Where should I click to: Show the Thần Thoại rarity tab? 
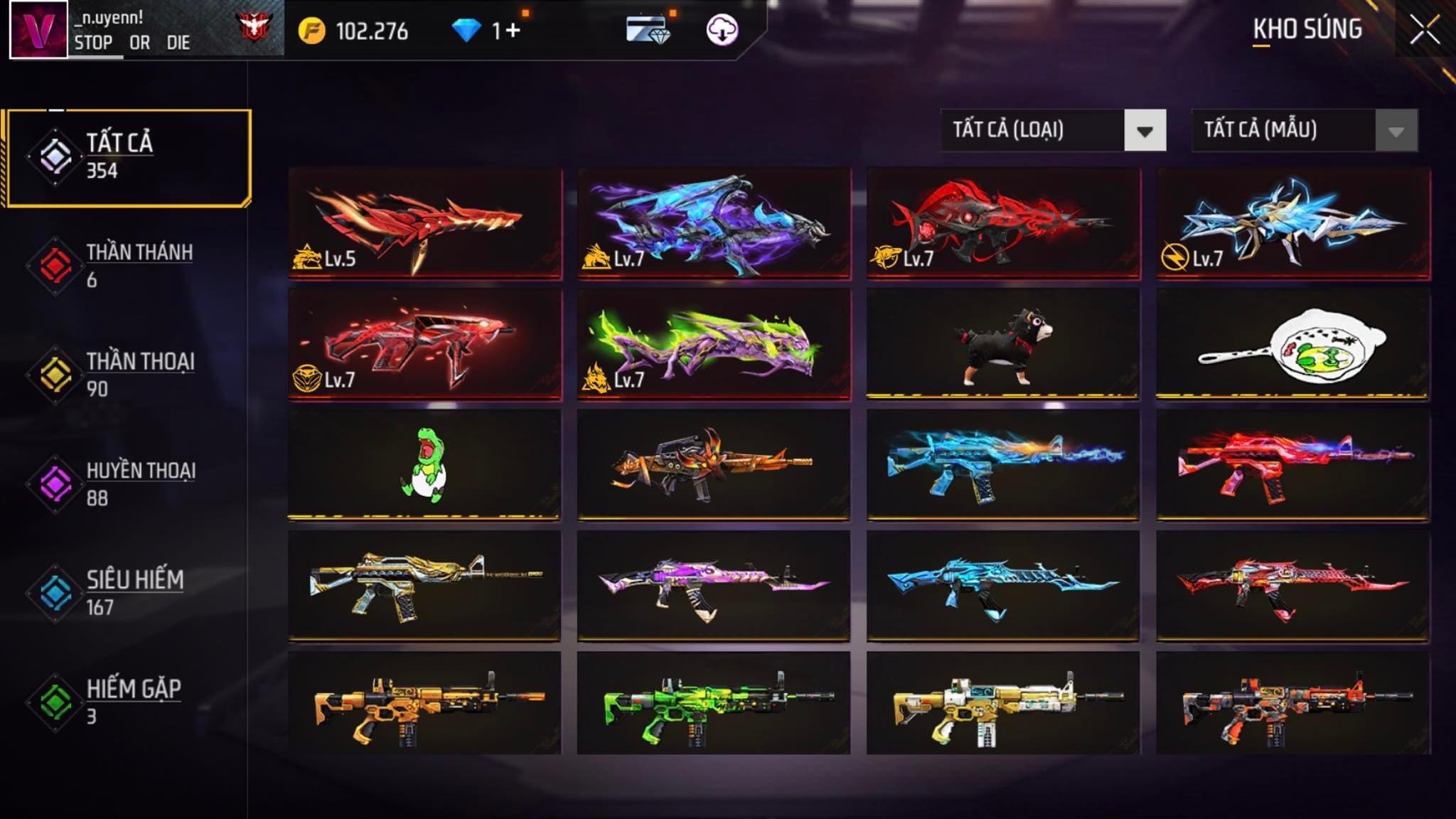[128, 375]
